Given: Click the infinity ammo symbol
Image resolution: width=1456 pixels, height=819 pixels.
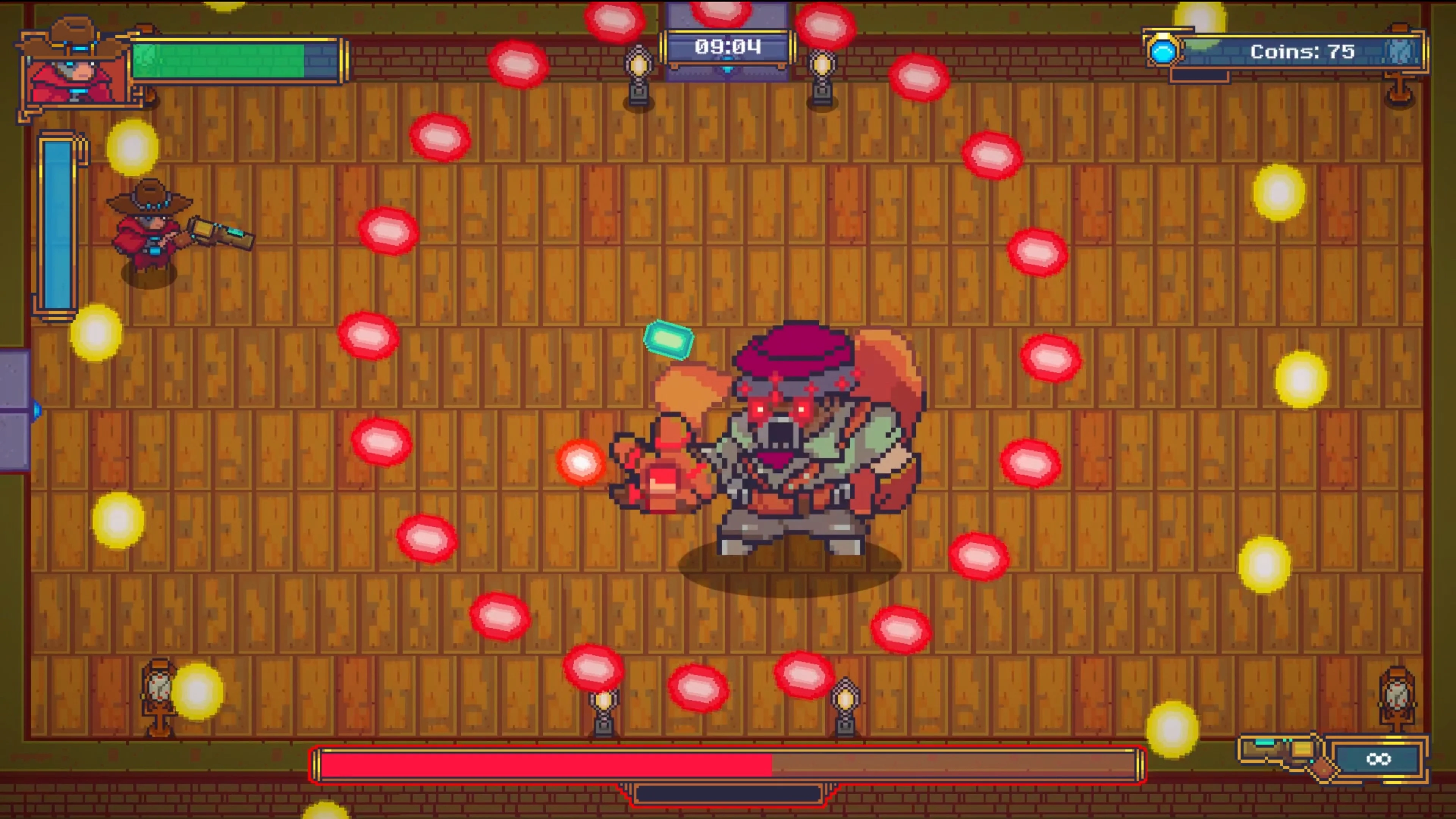Looking at the screenshot, I should pyautogui.click(x=1379, y=760).
